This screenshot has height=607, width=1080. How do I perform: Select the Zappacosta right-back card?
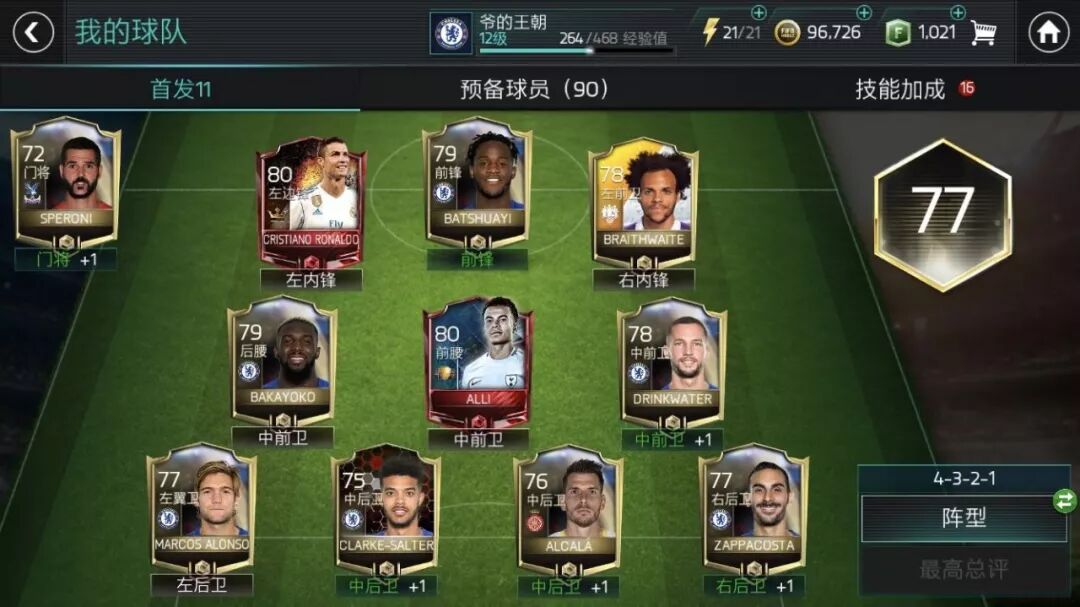[753, 507]
